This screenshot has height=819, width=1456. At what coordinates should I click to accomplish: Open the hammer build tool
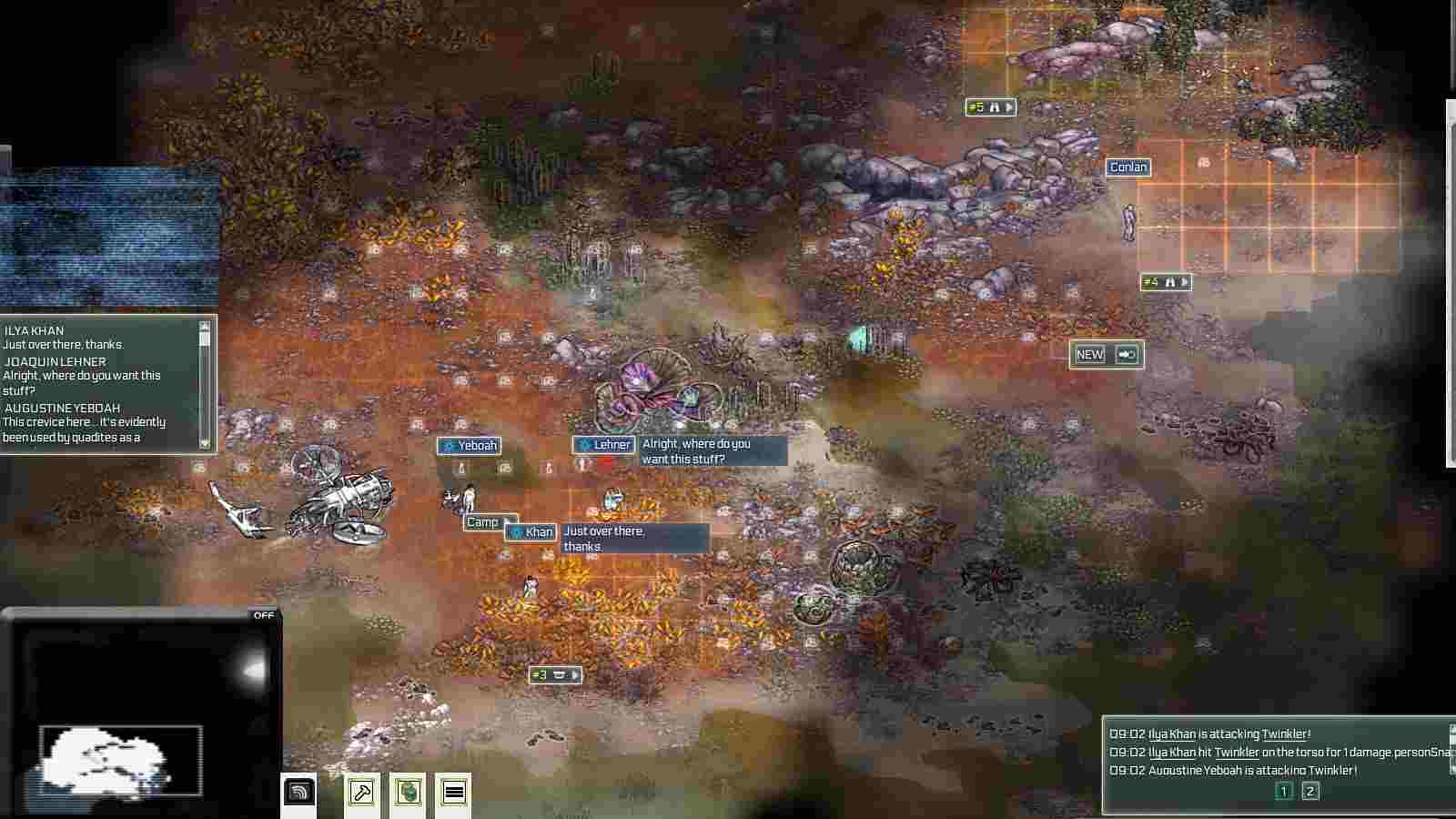pos(362,792)
